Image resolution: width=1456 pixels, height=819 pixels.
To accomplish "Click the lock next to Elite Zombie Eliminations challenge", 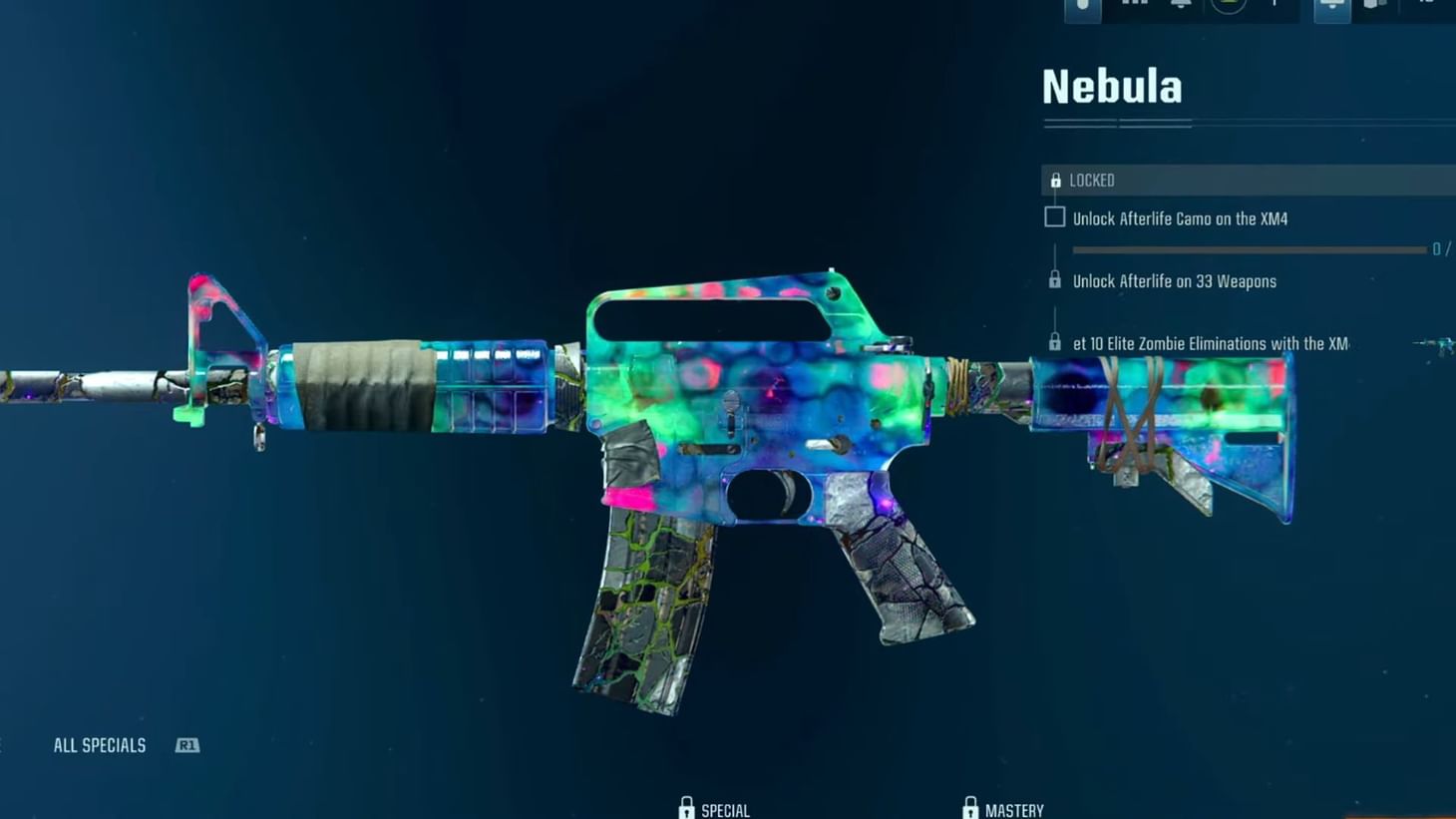I will coord(1054,342).
